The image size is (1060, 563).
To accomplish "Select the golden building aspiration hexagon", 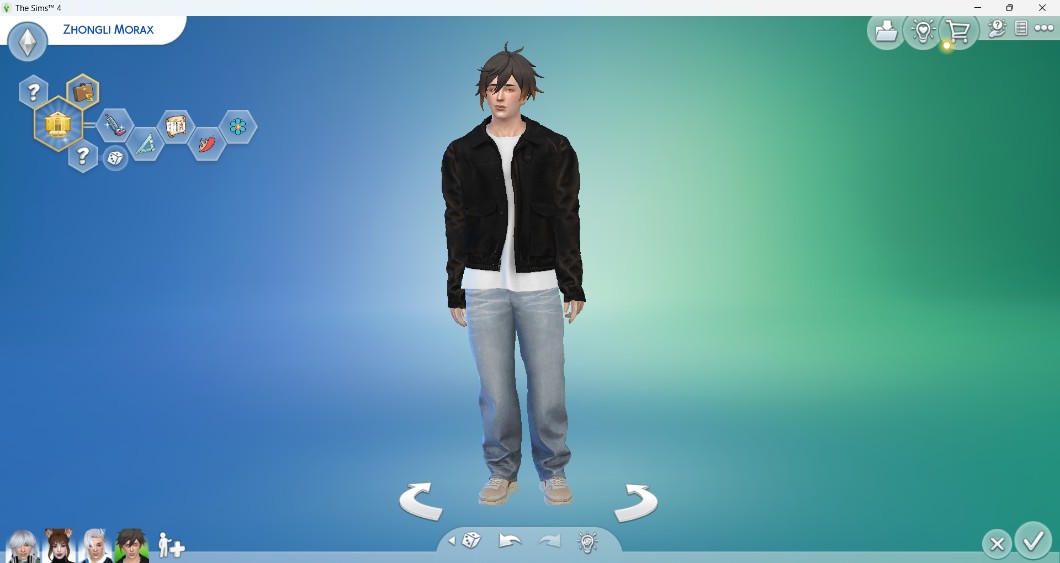I will [58, 125].
